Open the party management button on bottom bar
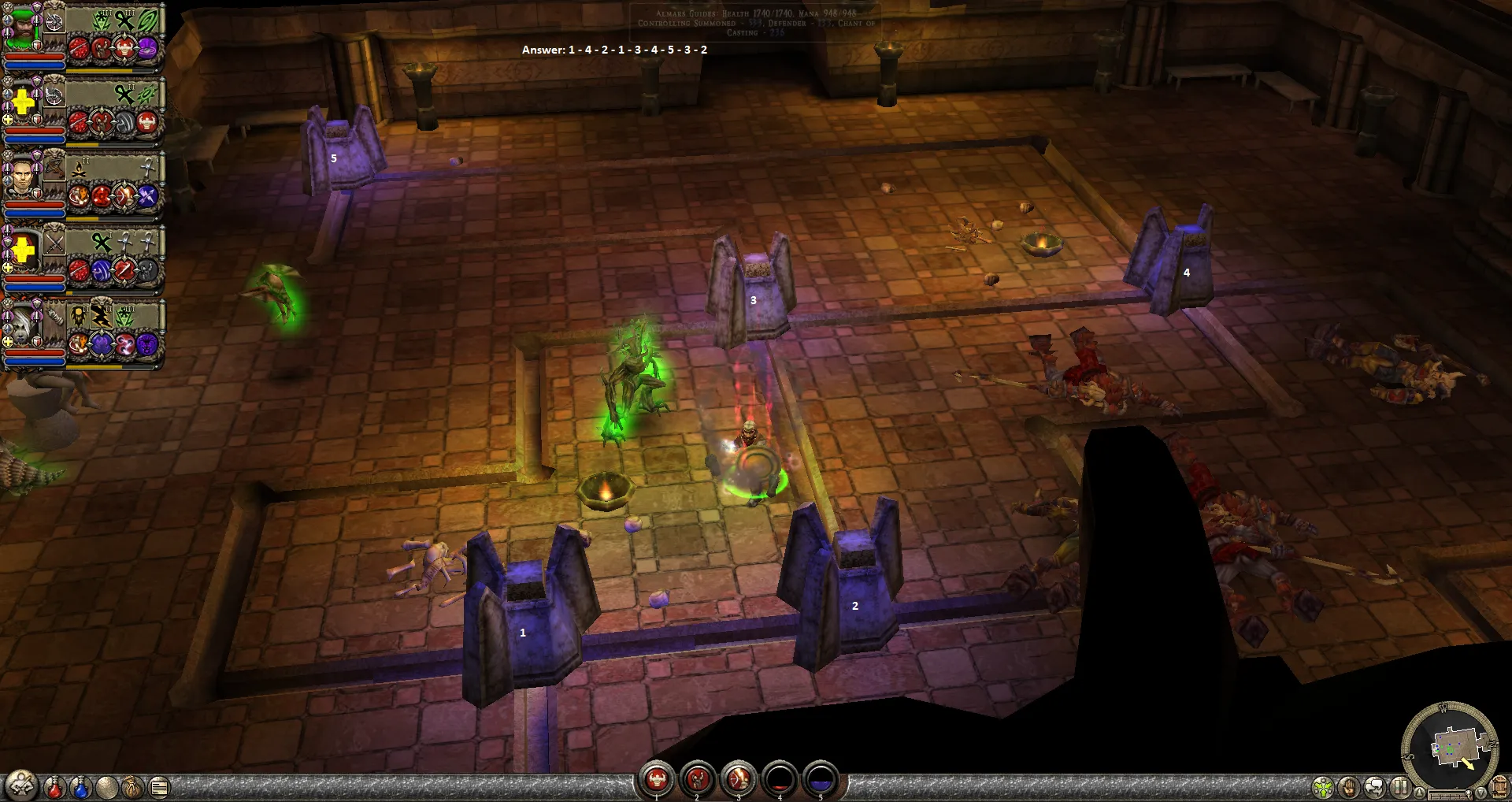Screen dimensions: 1512x802 pos(21,785)
